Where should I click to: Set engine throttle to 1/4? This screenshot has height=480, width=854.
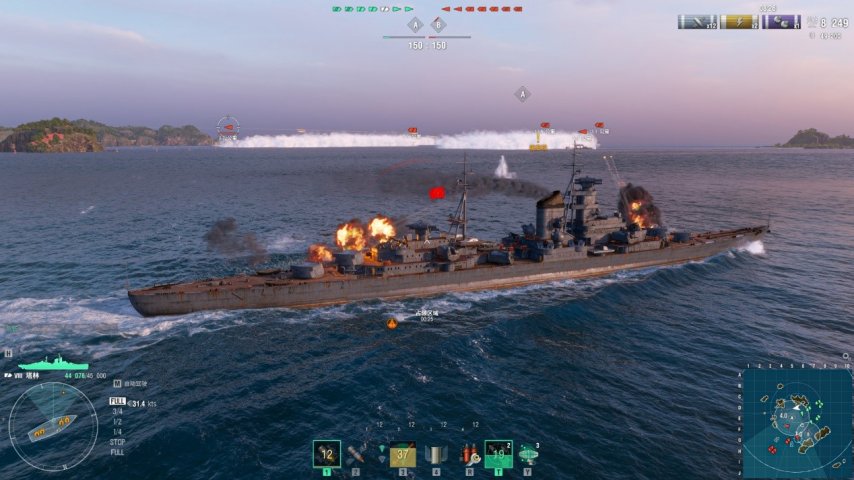pyautogui.click(x=117, y=431)
